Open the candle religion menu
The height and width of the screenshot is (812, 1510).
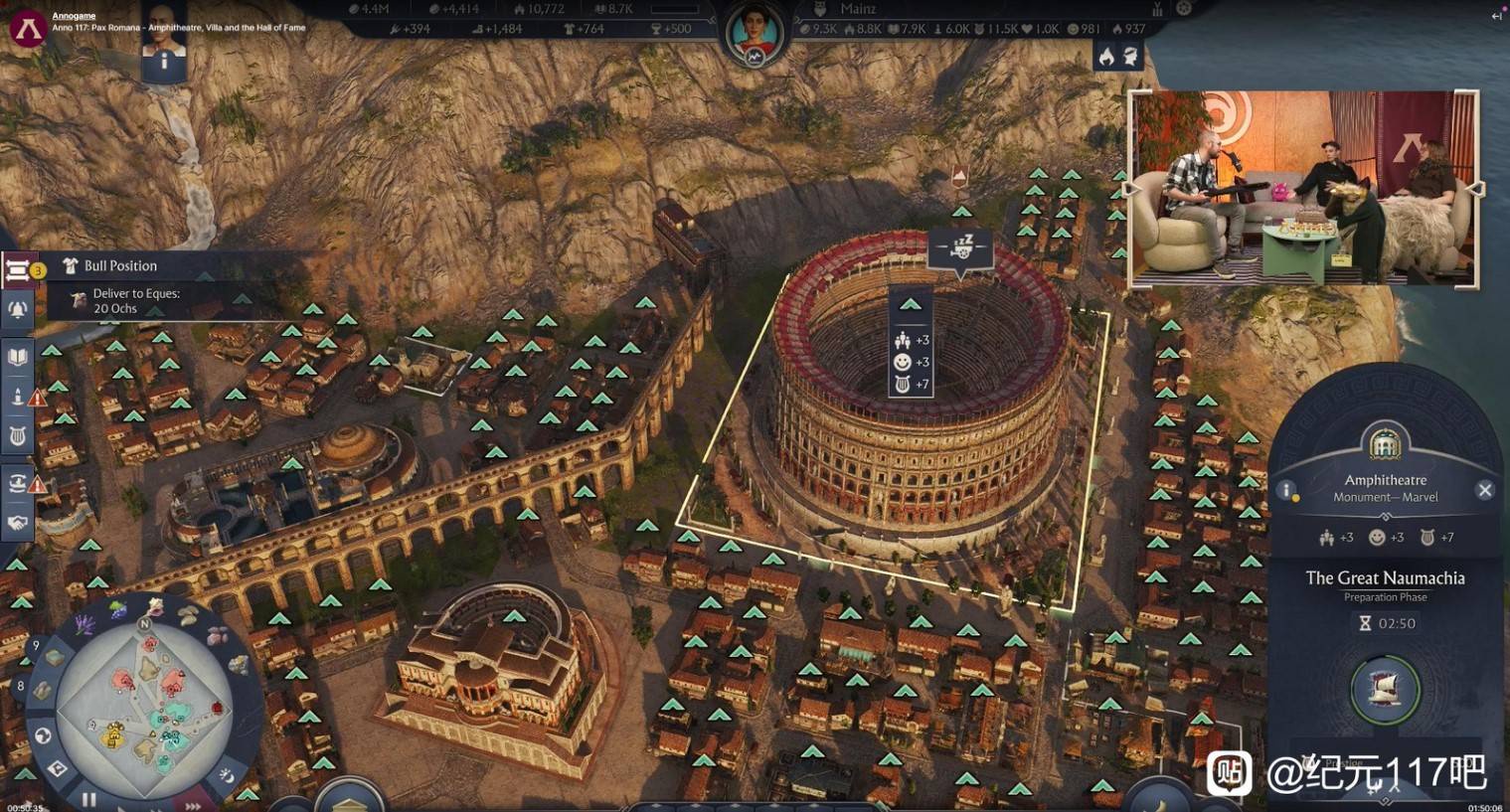click(18, 397)
